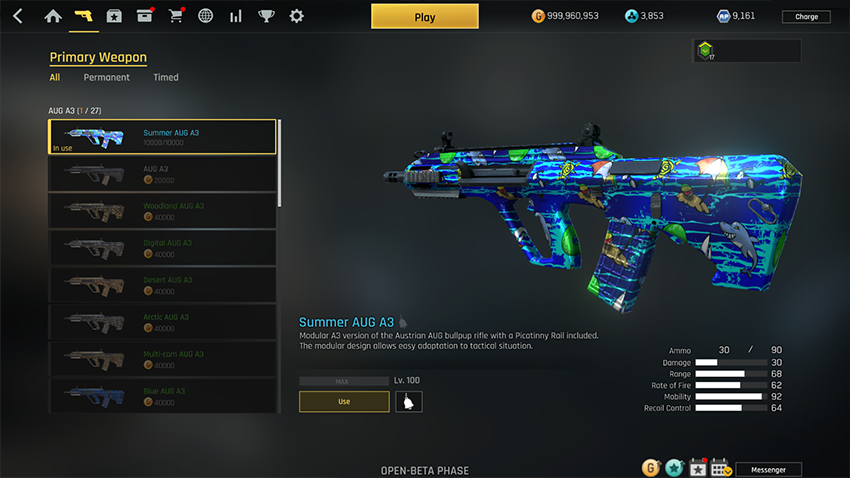Click the Charge button
Image resolution: width=850 pixels, height=478 pixels.
tap(806, 17)
